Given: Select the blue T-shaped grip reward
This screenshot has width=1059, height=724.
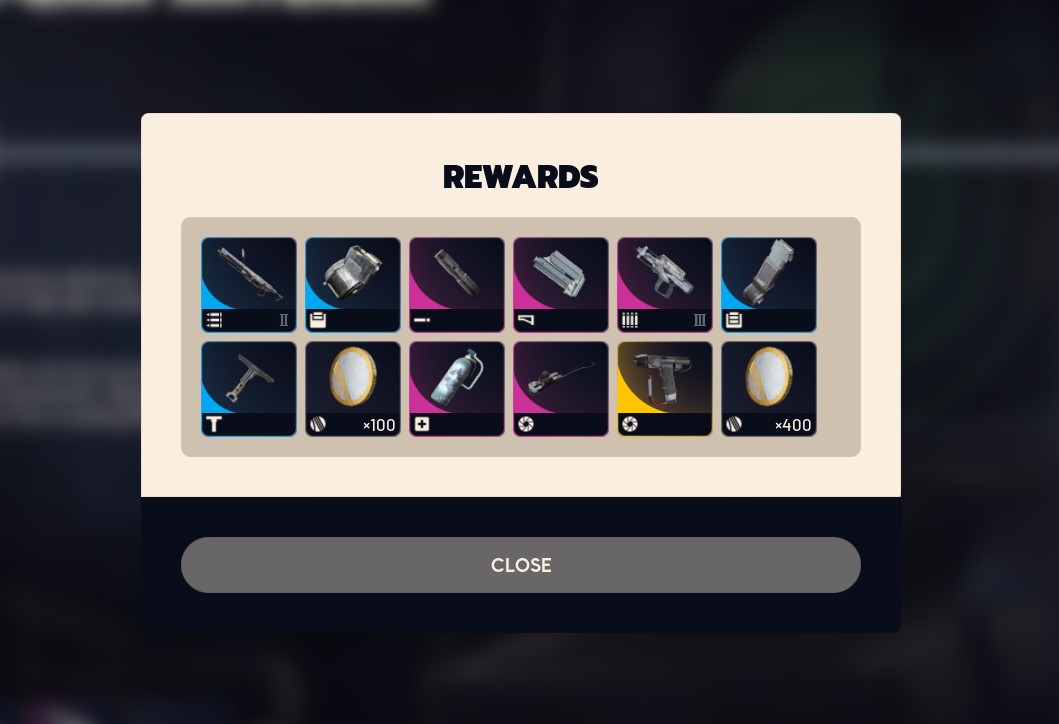Looking at the screenshot, I should coord(249,389).
